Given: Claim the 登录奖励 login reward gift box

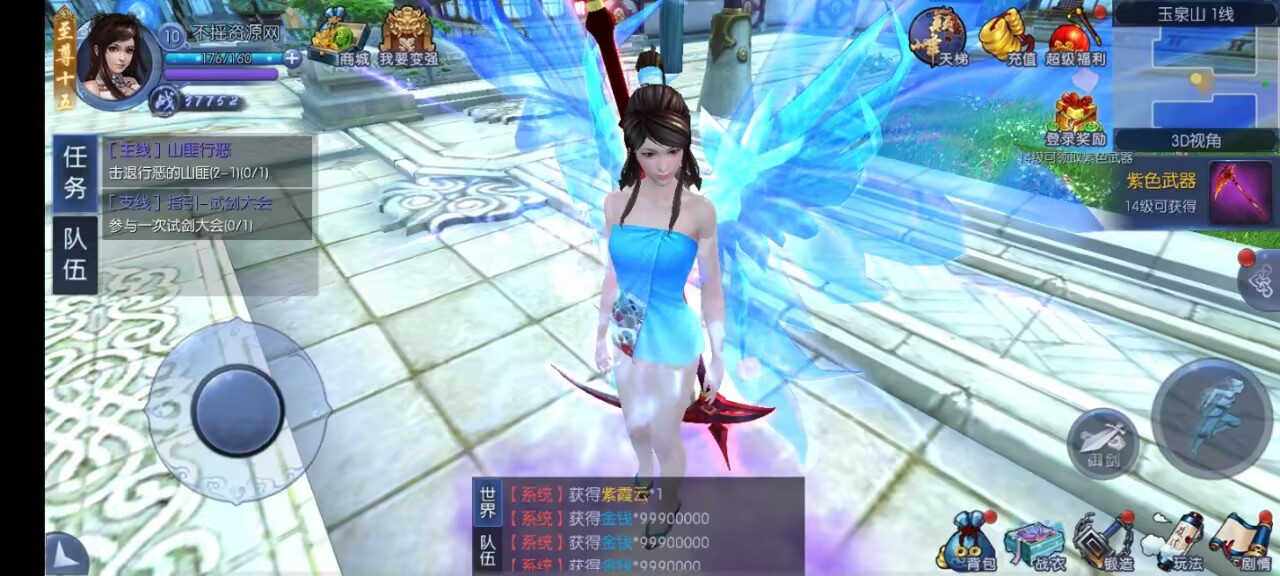Looking at the screenshot, I should click(x=1075, y=117).
